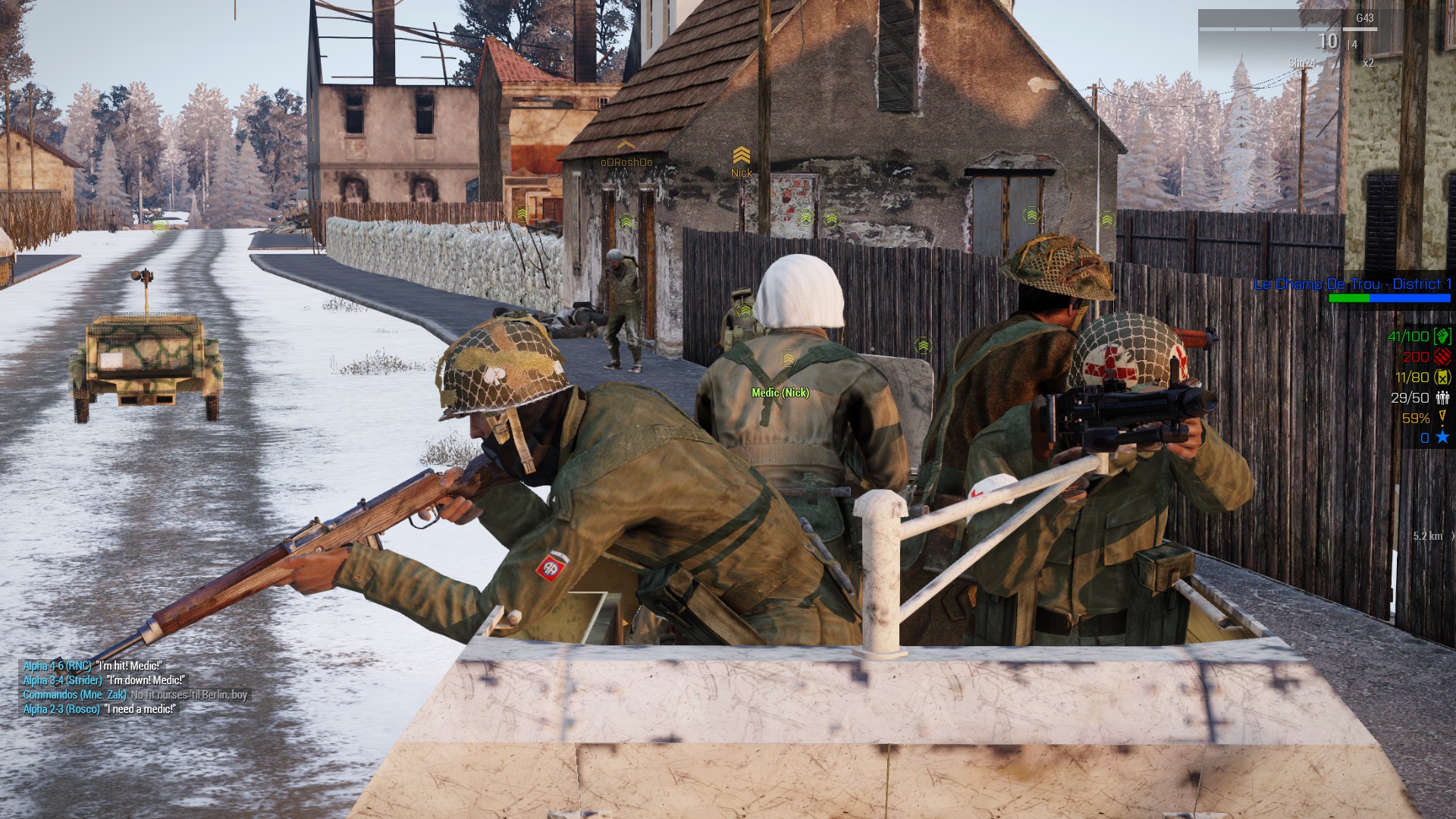This screenshot has width=1456, height=819.
Task: Select the red ammunition crate icon
Action: pos(1442,356)
